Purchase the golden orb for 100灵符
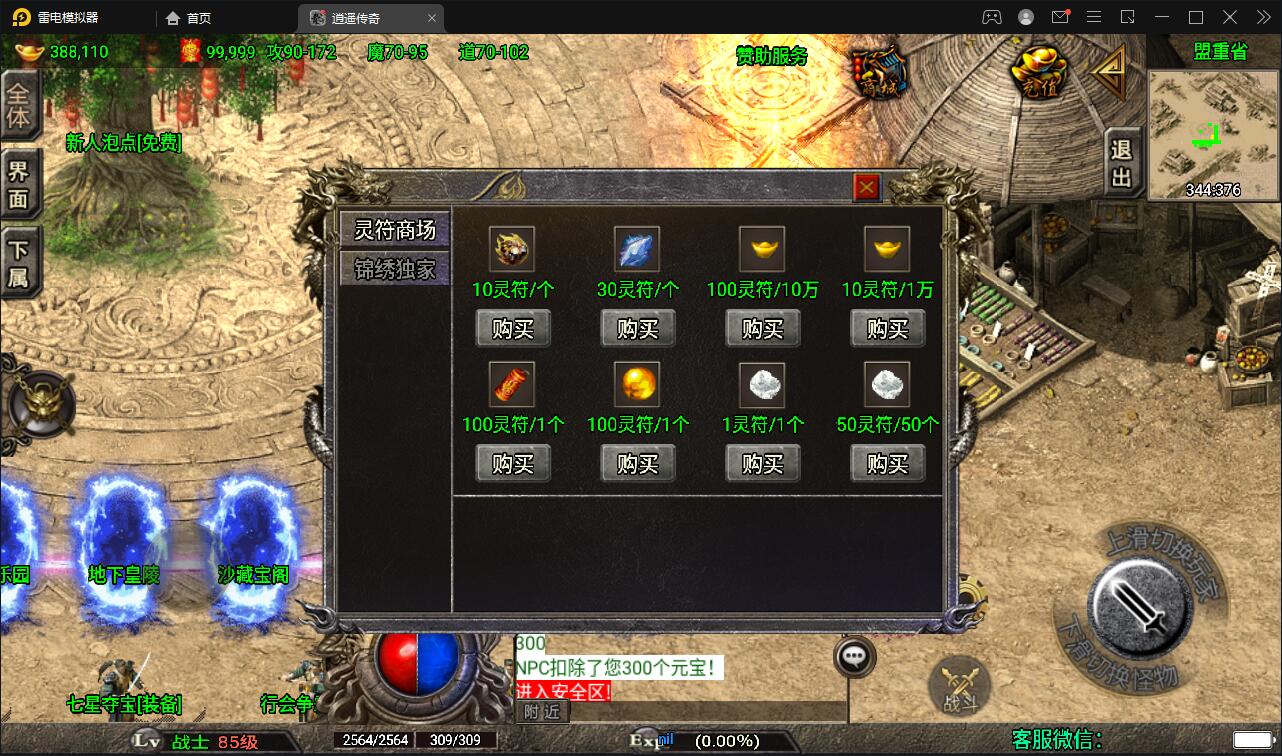The width and height of the screenshot is (1282, 756). click(x=638, y=464)
